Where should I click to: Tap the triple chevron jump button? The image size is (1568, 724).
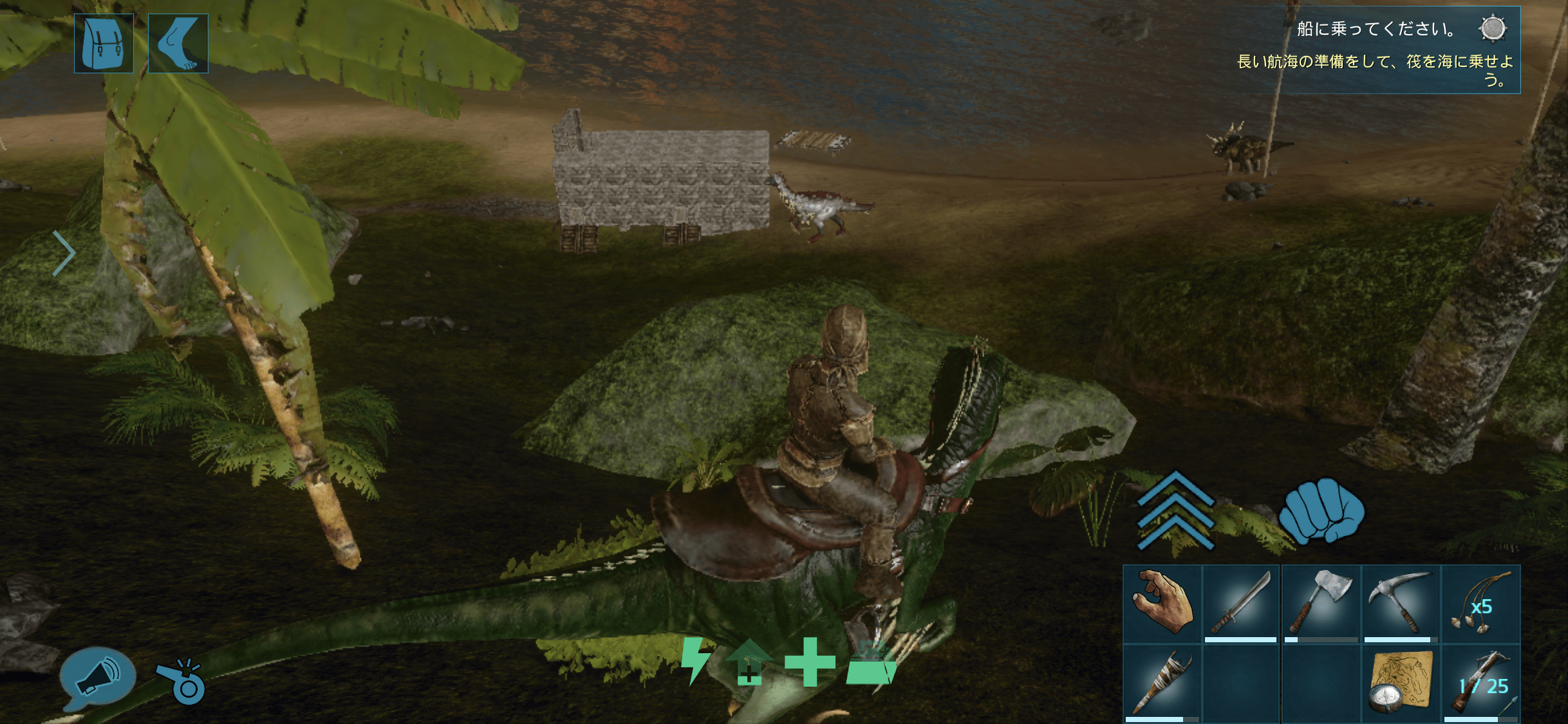coord(1175,511)
